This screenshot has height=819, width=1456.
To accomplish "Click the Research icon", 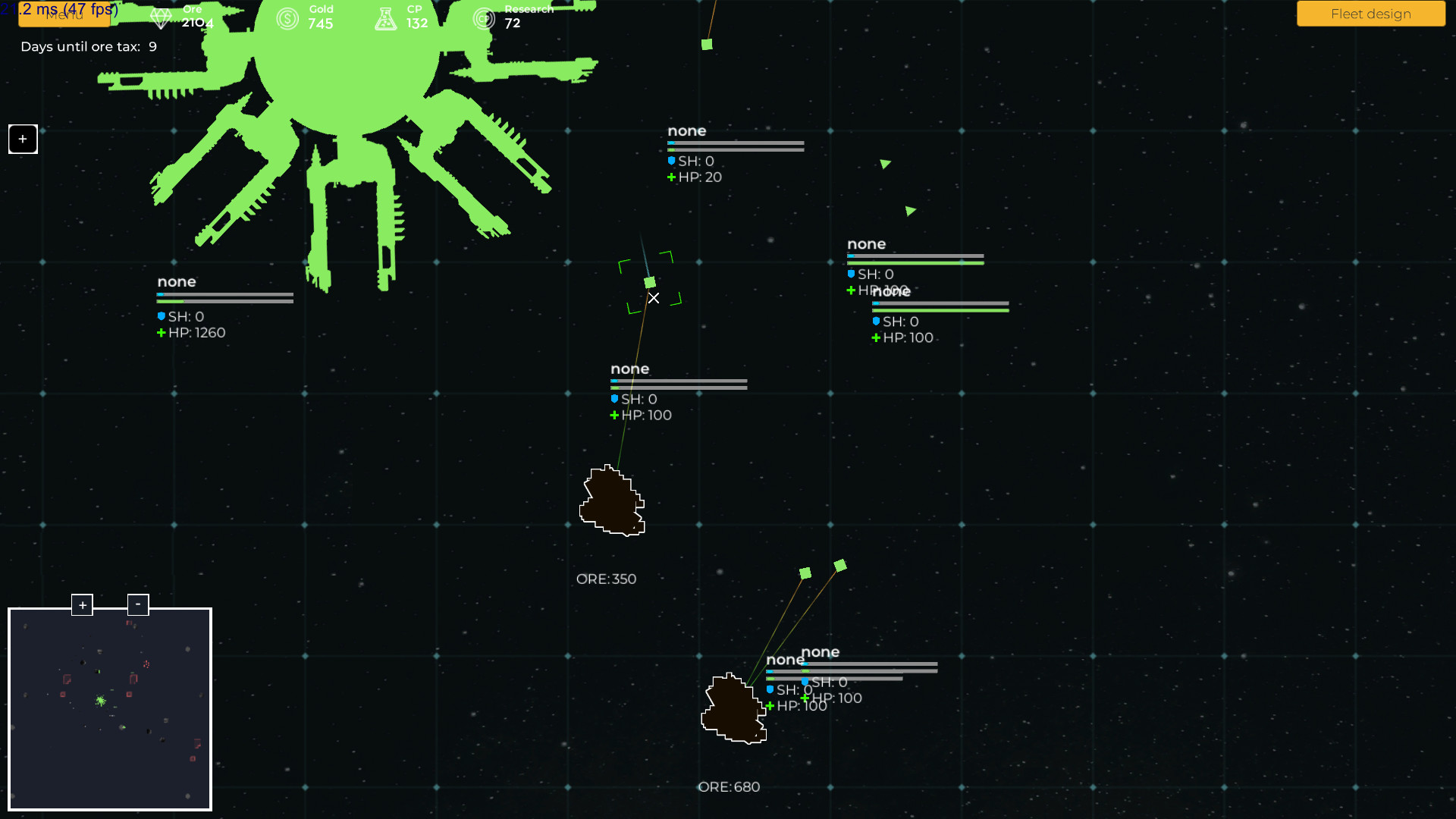I will [x=485, y=17].
